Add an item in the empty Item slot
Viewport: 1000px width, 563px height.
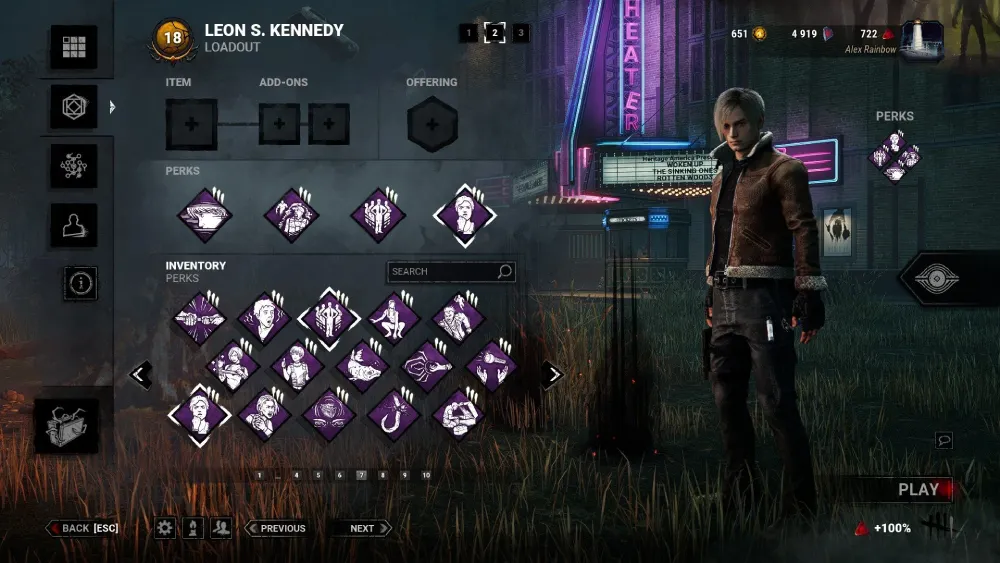pos(191,125)
